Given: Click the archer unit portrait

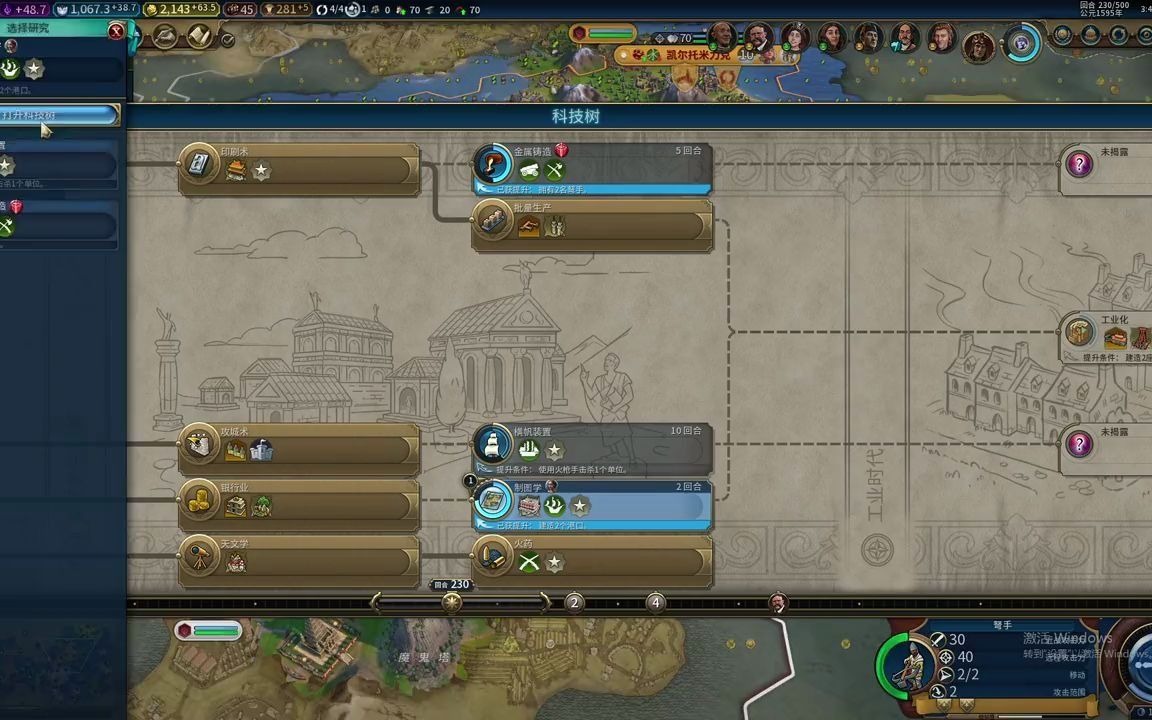Looking at the screenshot, I should pos(909,664).
